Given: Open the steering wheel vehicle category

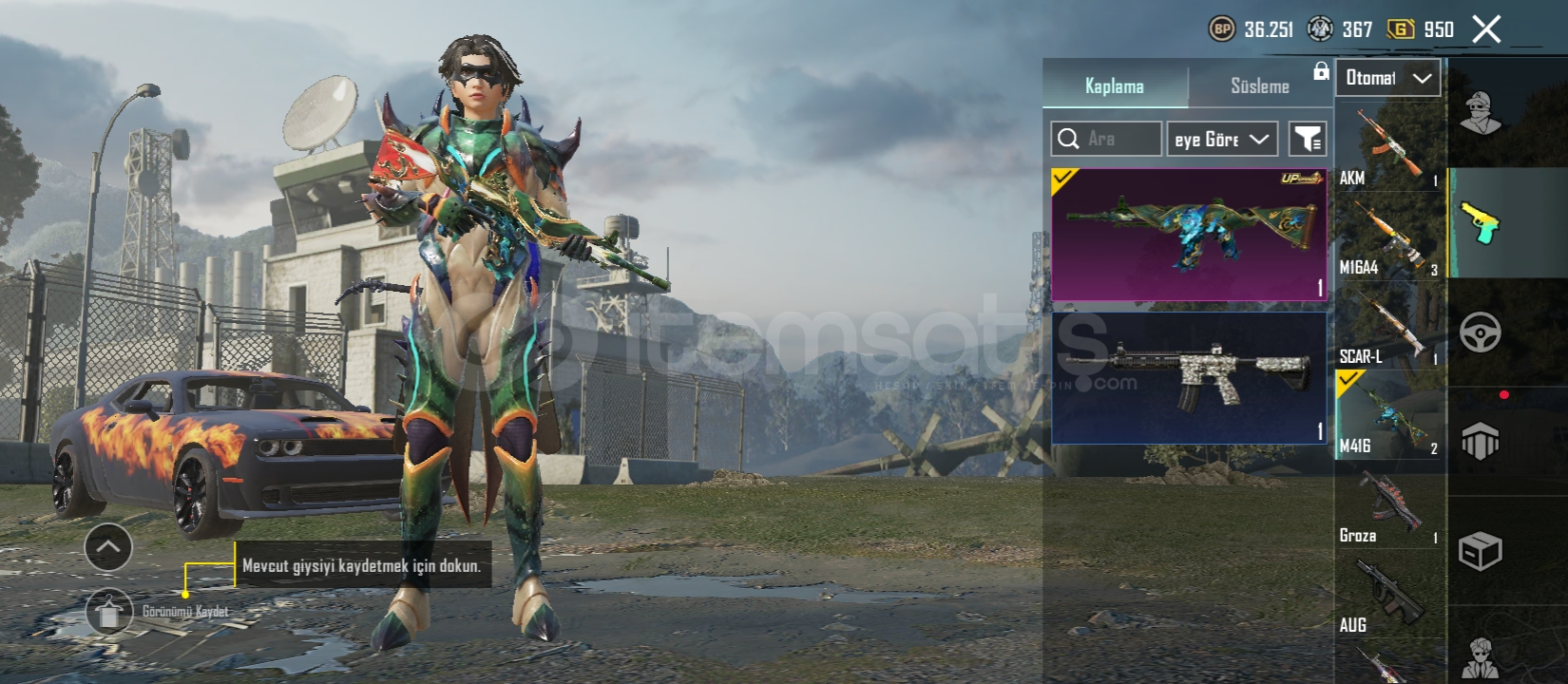Looking at the screenshot, I should 1480,332.
